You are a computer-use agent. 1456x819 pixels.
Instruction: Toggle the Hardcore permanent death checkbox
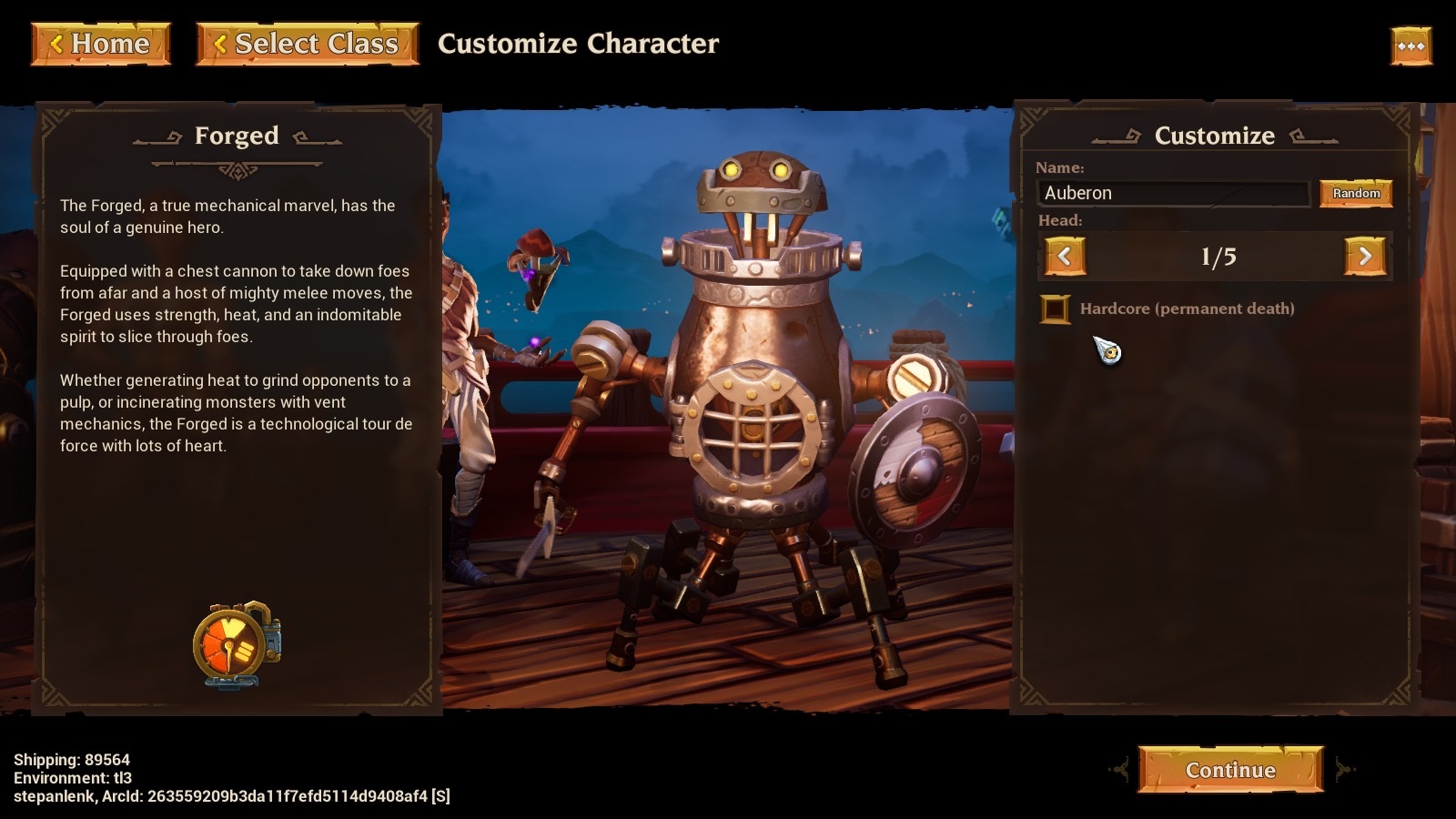point(1055,309)
